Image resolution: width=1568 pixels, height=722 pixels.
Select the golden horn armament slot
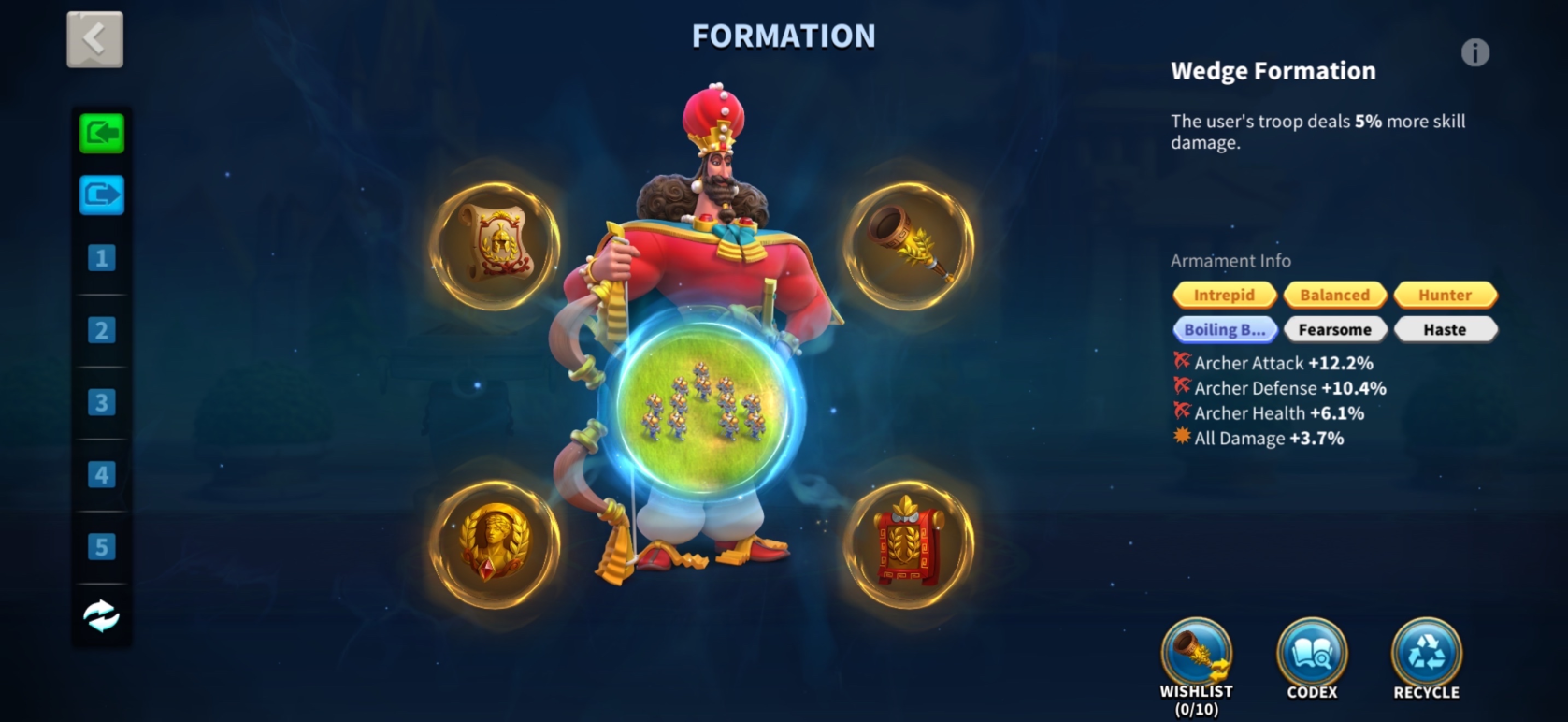(x=909, y=245)
